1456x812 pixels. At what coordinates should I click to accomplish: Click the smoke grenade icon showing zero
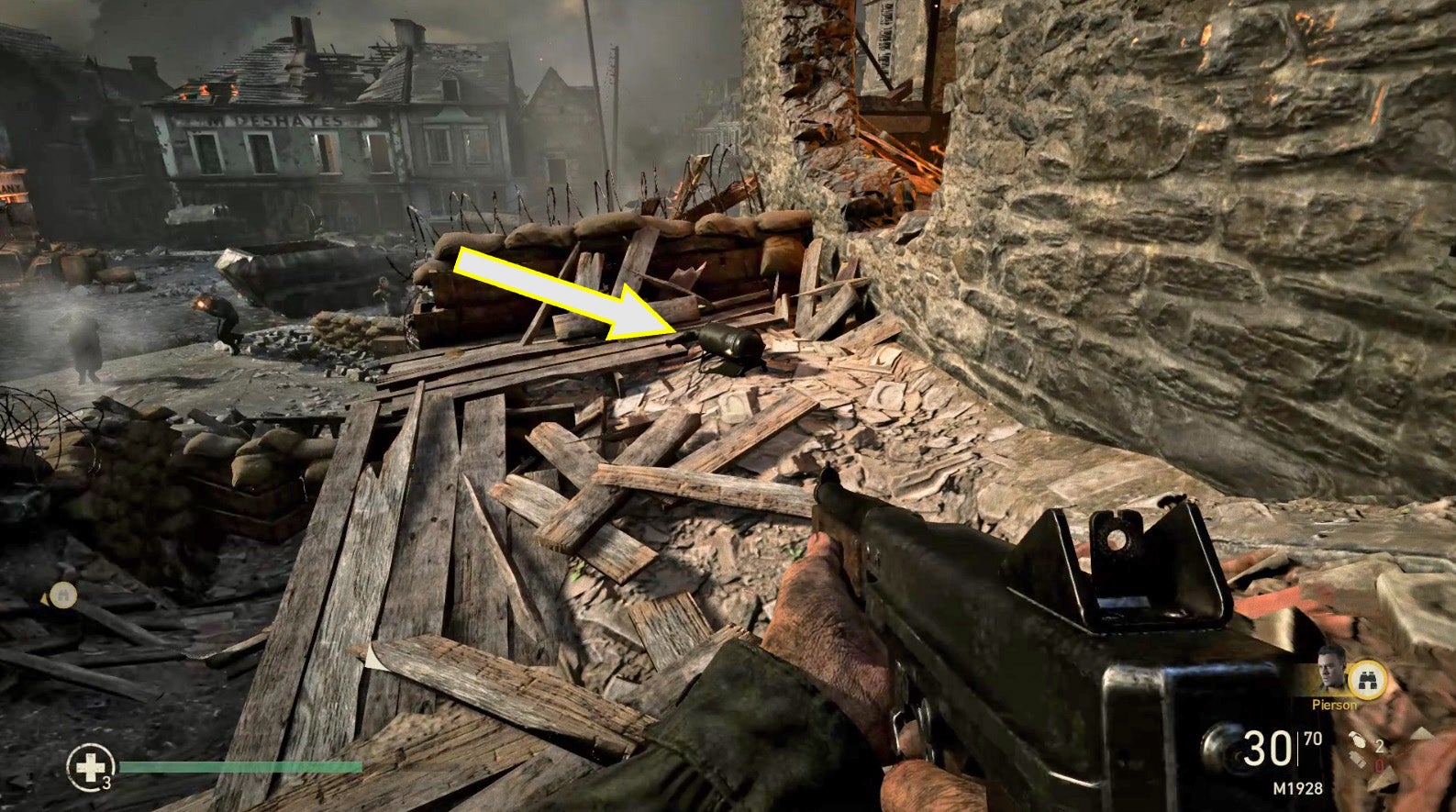tap(1359, 759)
